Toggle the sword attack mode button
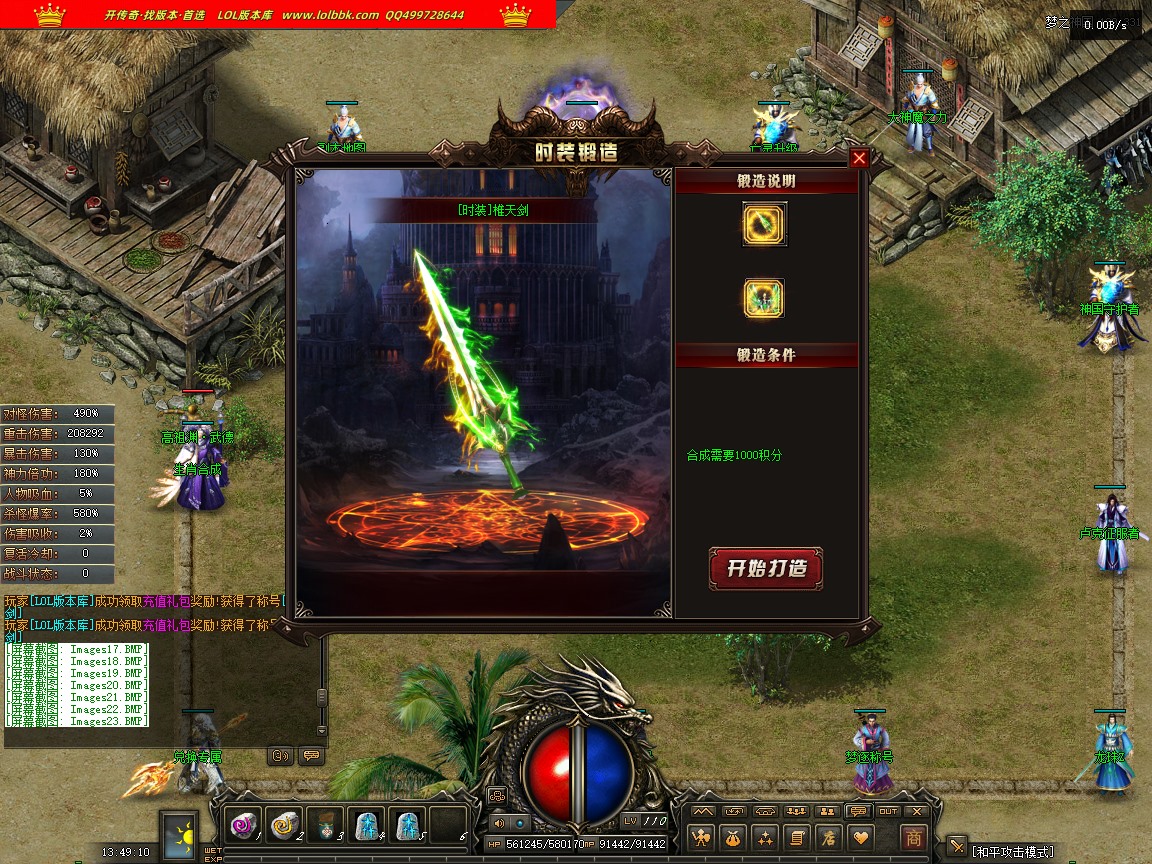The height and width of the screenshot is (864, 1152). click(x=957, y=846)
